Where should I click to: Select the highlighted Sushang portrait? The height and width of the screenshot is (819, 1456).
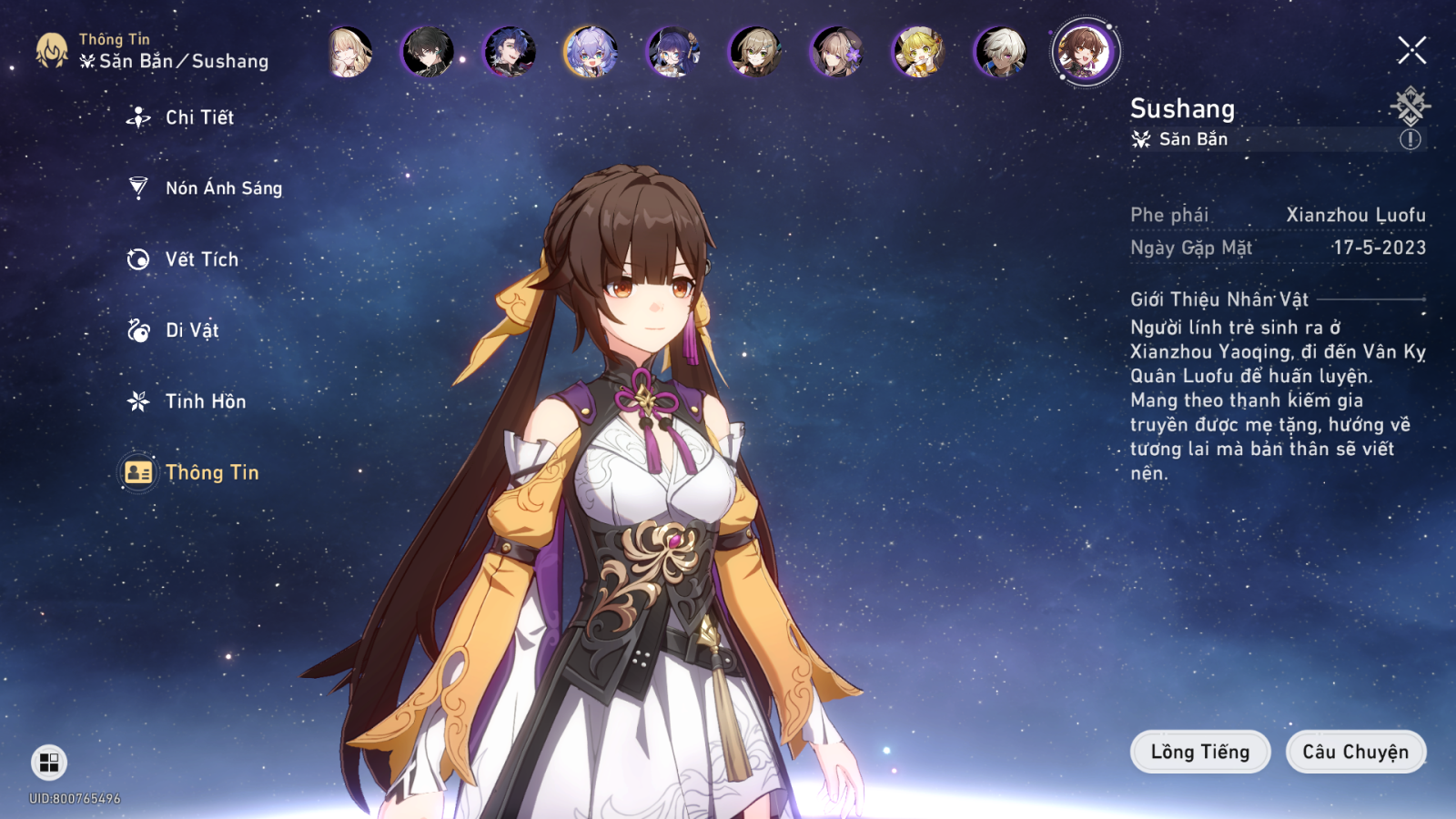pyautogui.click(x=1085, y=52)
